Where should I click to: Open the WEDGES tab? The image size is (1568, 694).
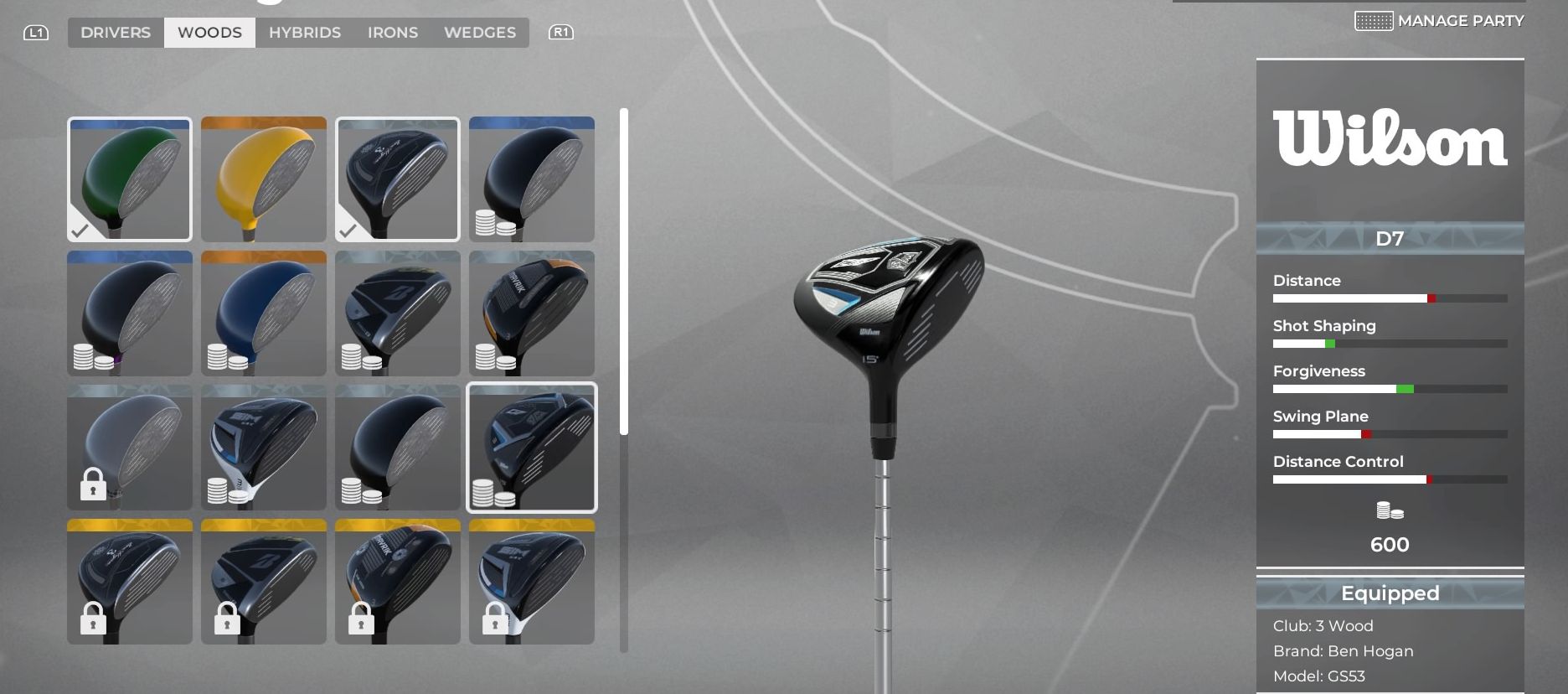click(x=479, y=32)
